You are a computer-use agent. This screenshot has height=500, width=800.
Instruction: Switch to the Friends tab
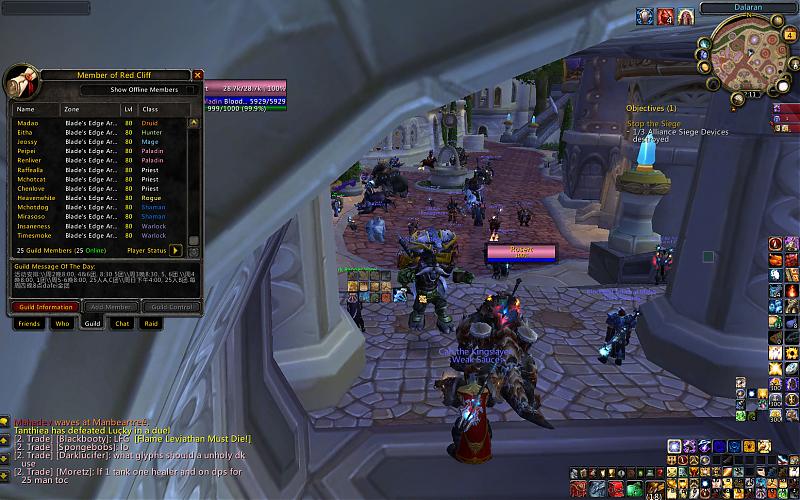[x=28, y=324]
